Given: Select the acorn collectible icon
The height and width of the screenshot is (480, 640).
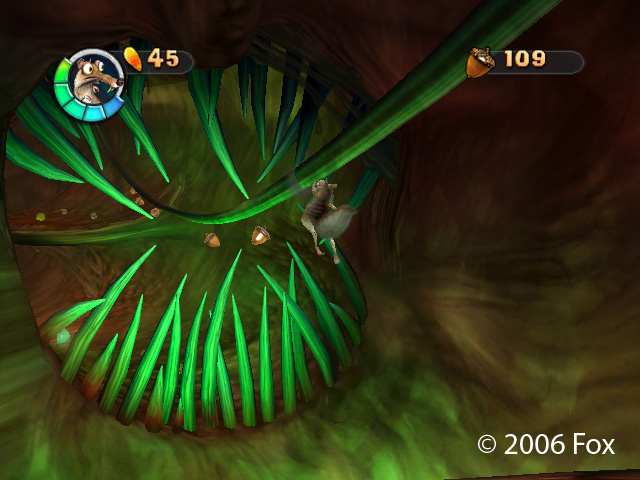Looking at the screenshot, I should point(480,62).
